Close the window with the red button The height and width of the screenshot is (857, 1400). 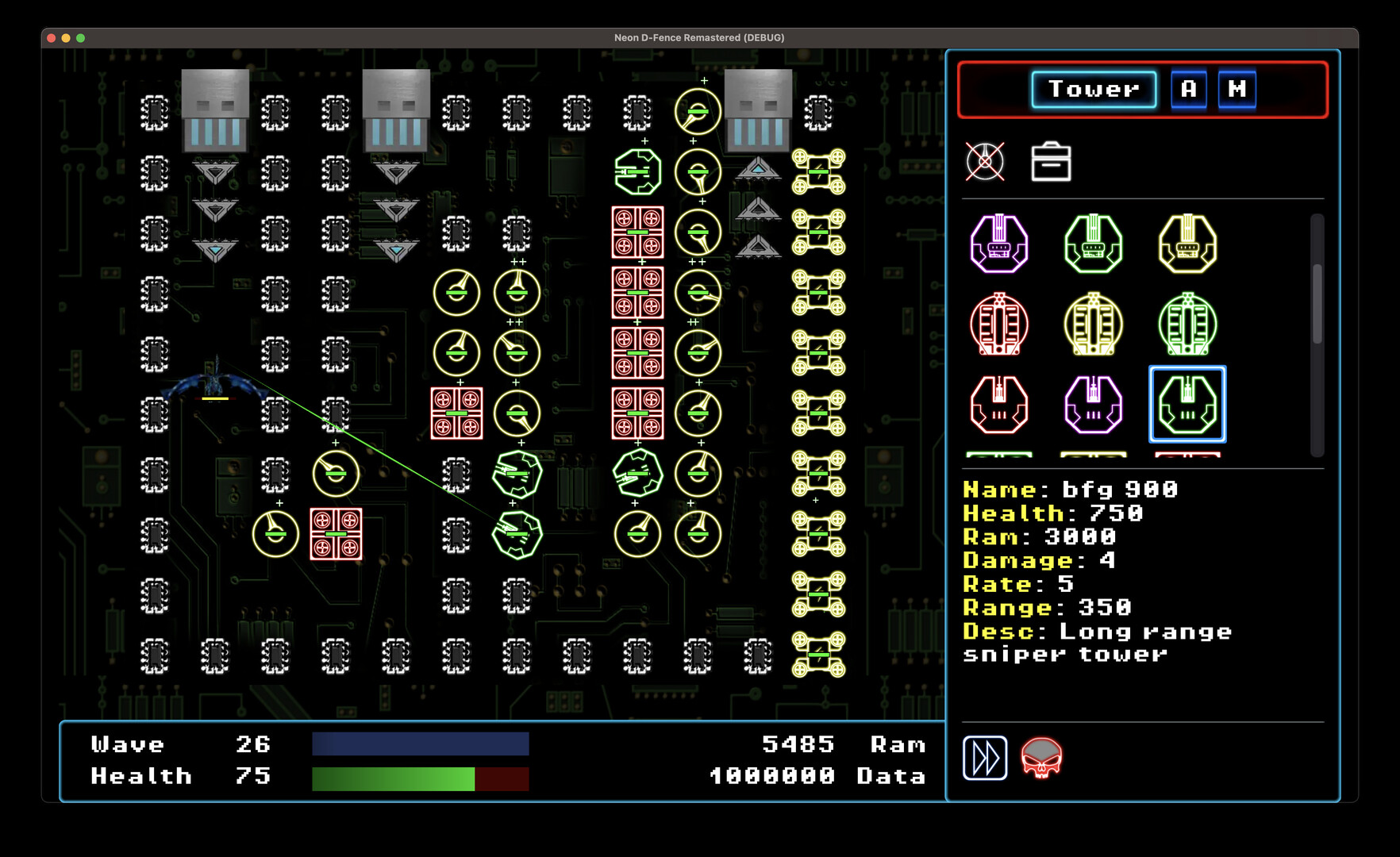tap(52, 38)
